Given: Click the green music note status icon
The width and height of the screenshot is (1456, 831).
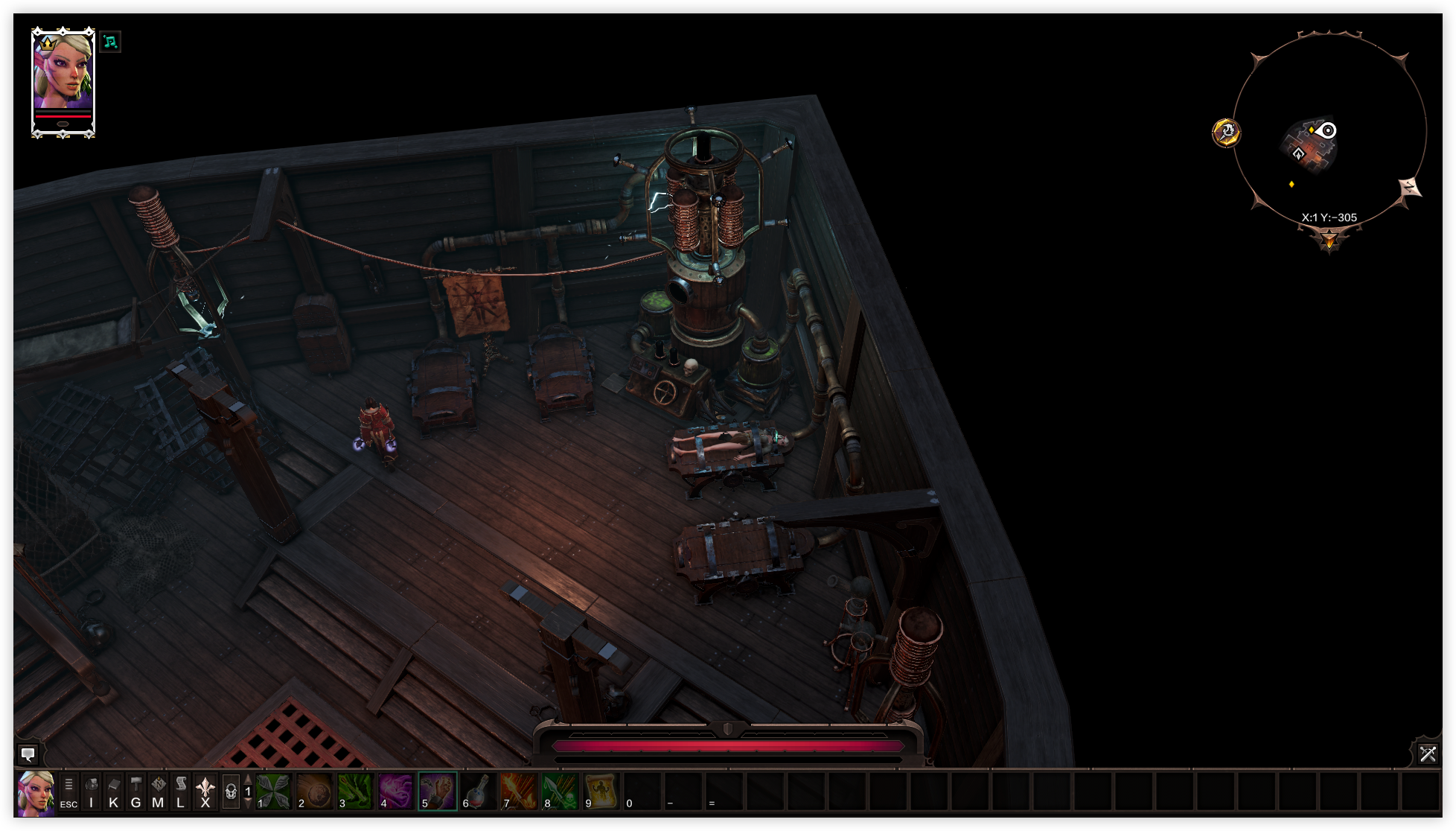Looking at the screenshot, I should click(110, 42).
